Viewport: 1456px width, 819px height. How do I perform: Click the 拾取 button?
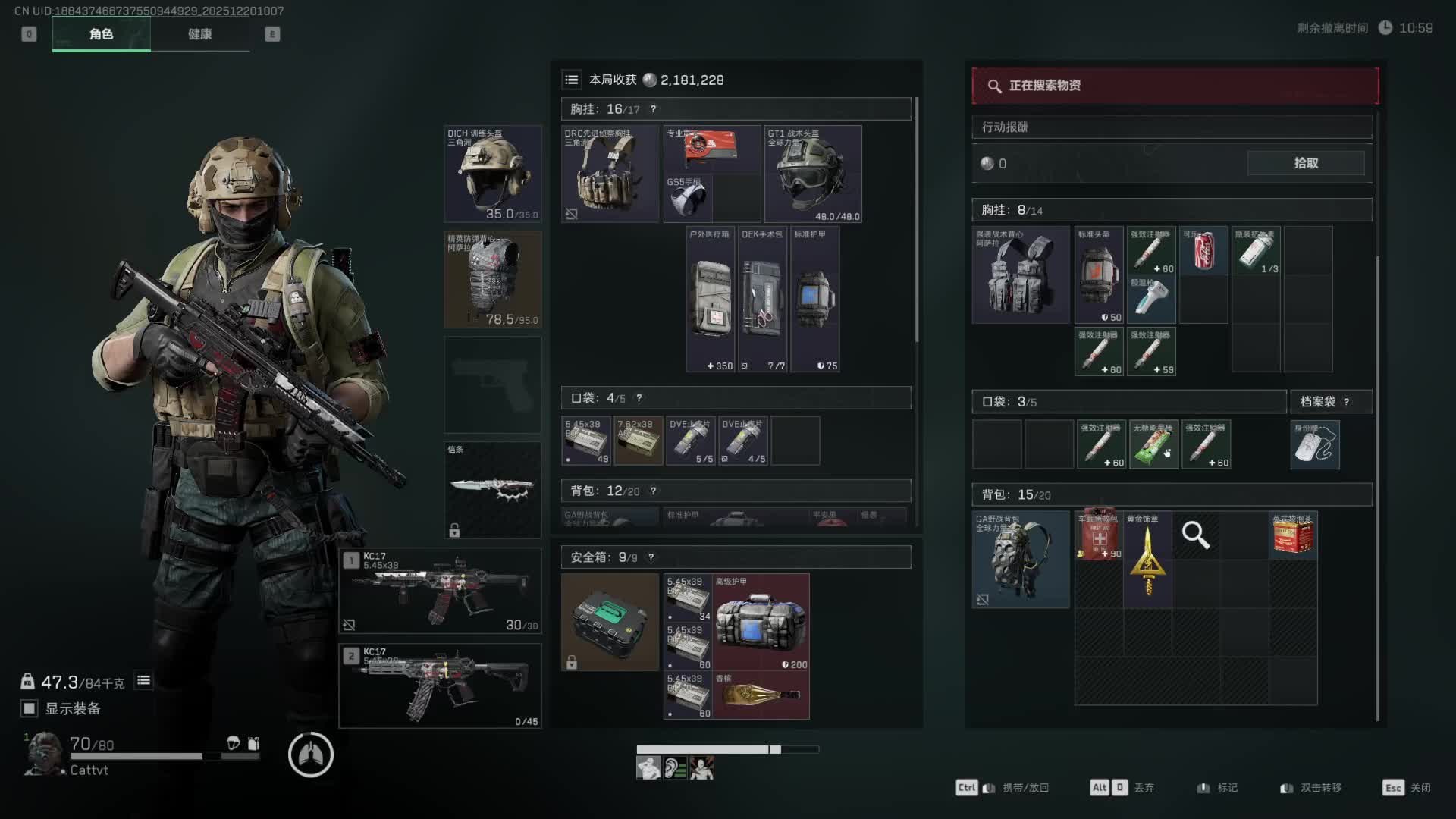pyautogui.click(x=1305, y=163)
